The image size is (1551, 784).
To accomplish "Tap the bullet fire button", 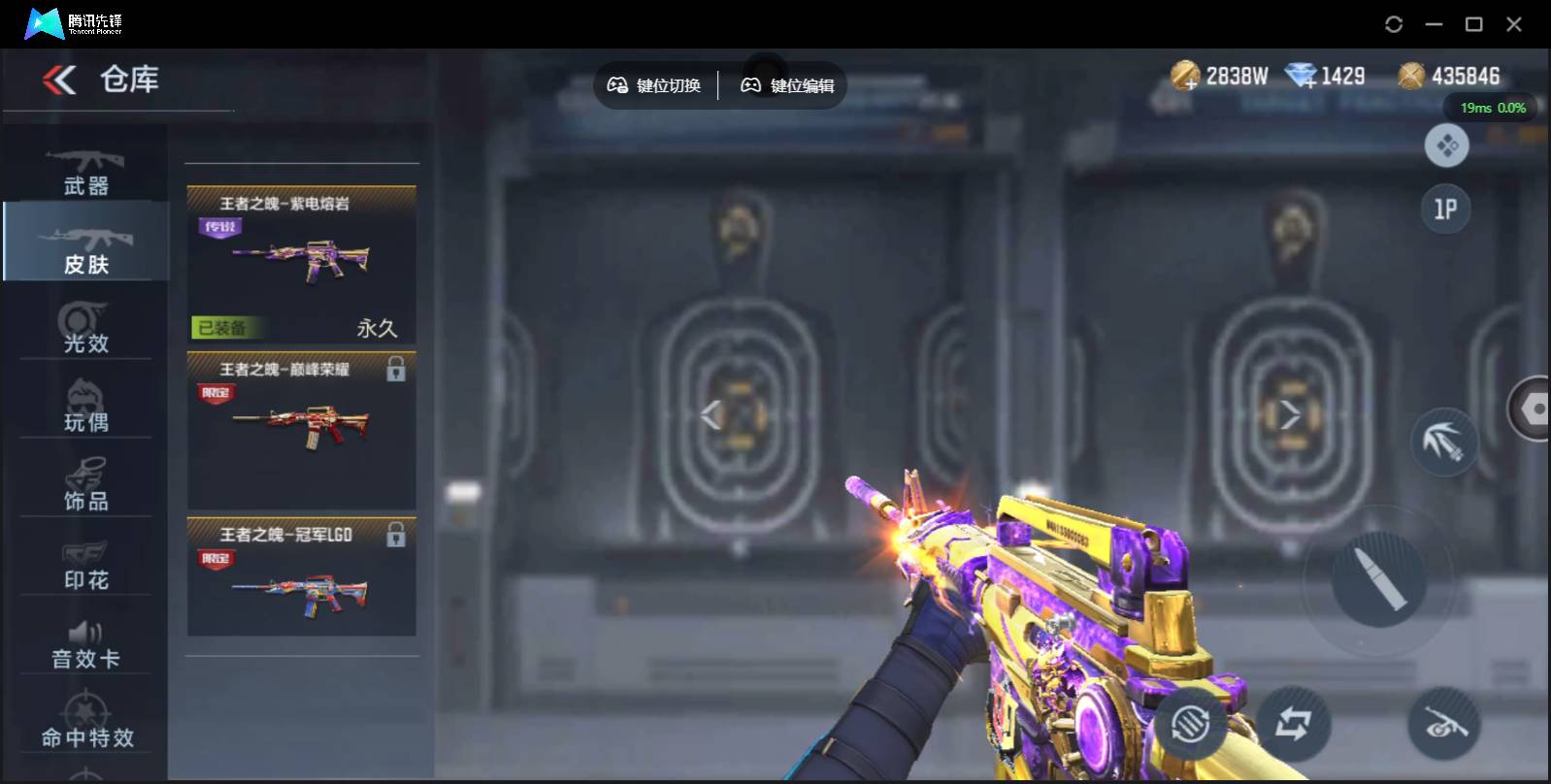I will tap(1377, 579).
